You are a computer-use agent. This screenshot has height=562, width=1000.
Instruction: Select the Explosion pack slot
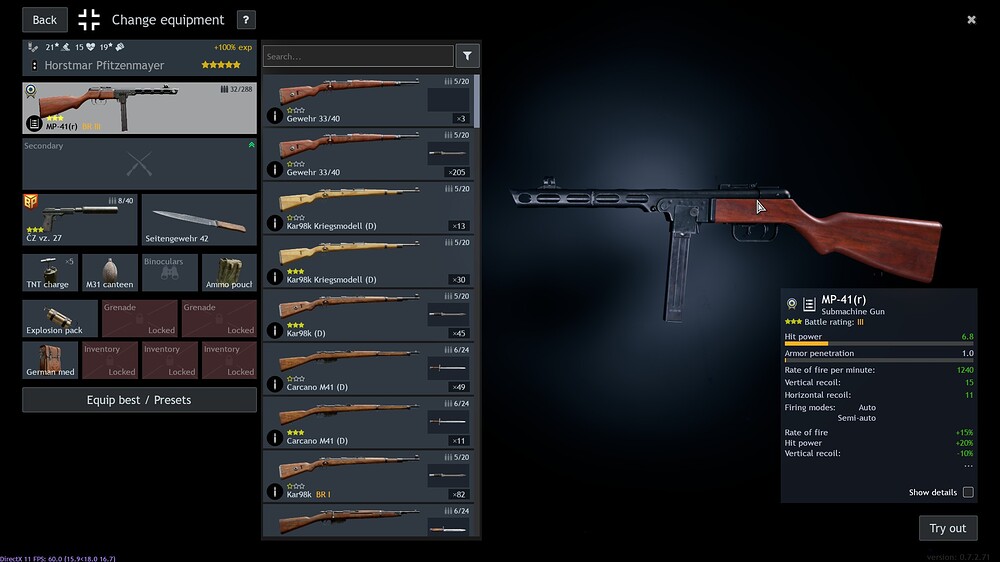tap(60, 318)
